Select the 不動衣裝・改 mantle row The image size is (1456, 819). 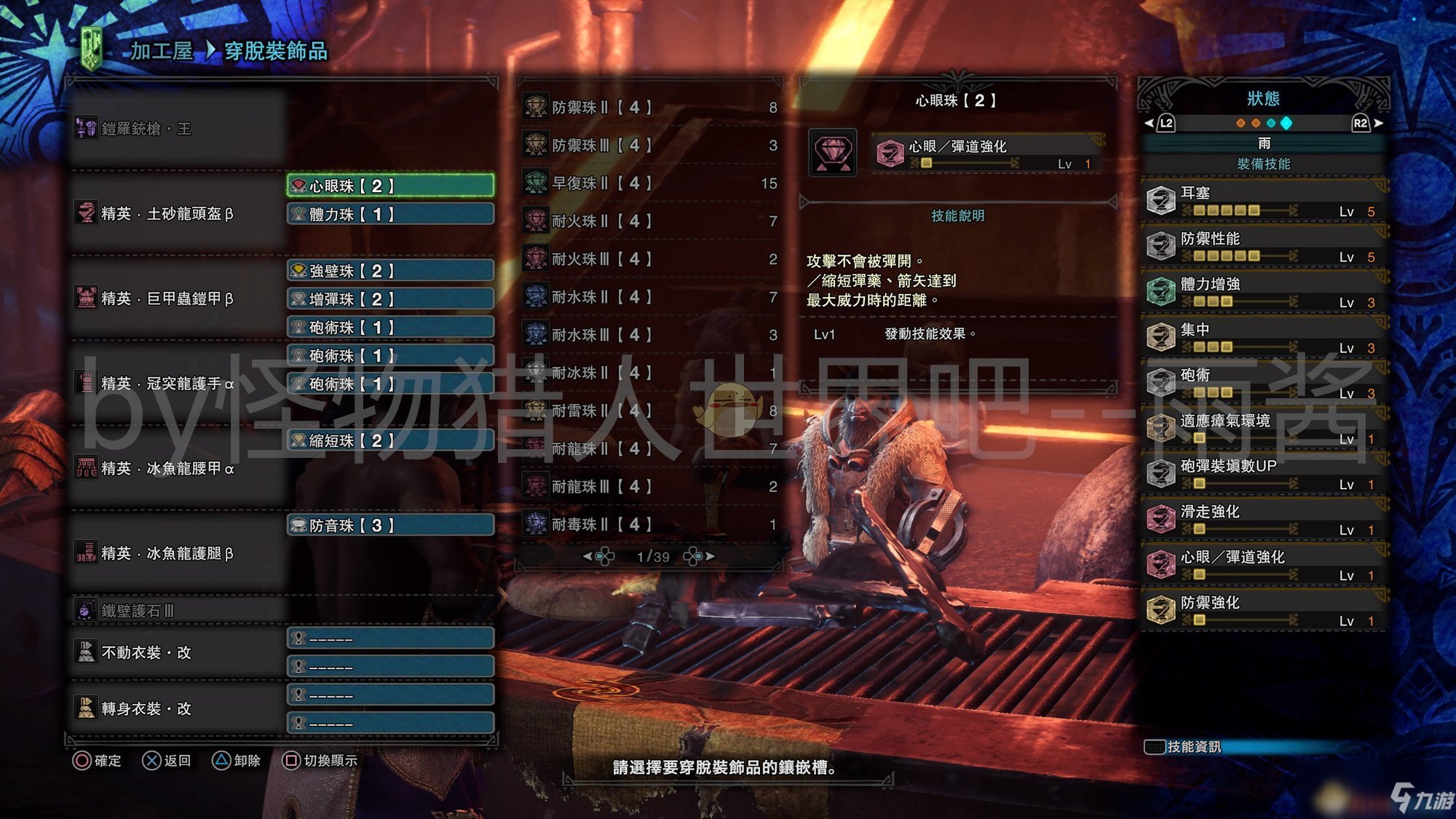pyautogui.click(x=175, y=652)
